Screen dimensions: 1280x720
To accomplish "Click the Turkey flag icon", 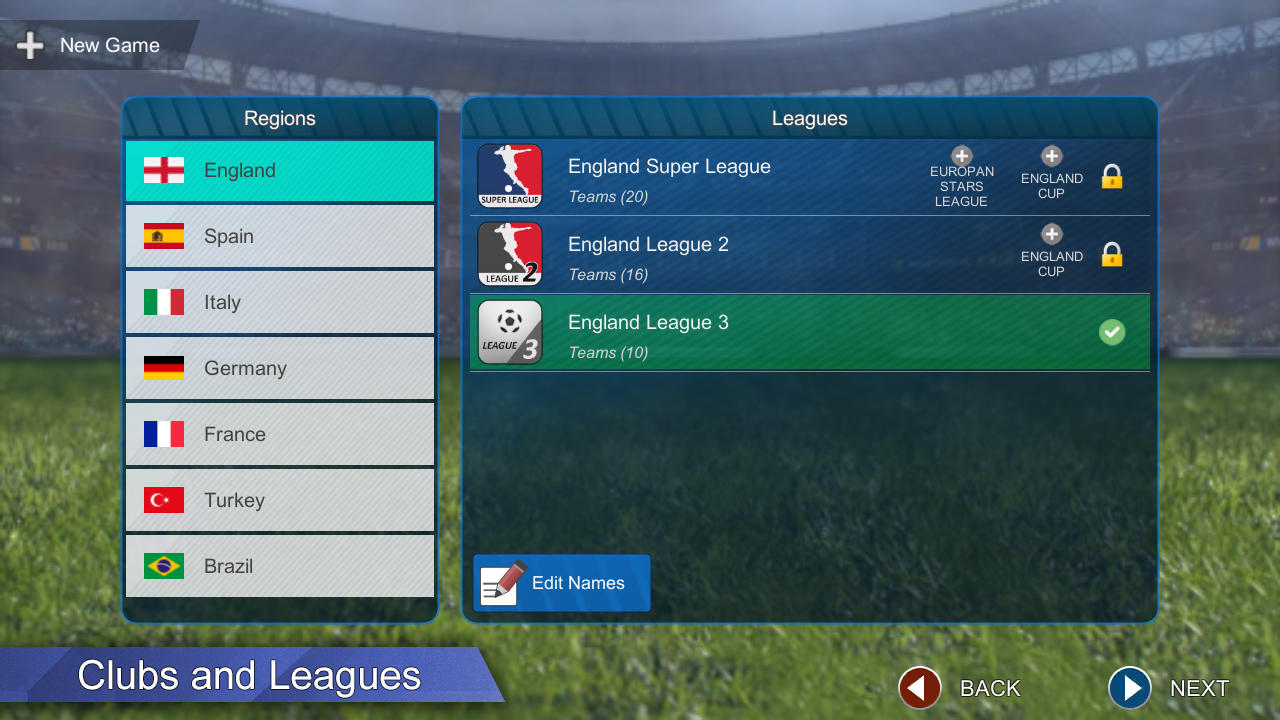I will (x=164, y=499).
